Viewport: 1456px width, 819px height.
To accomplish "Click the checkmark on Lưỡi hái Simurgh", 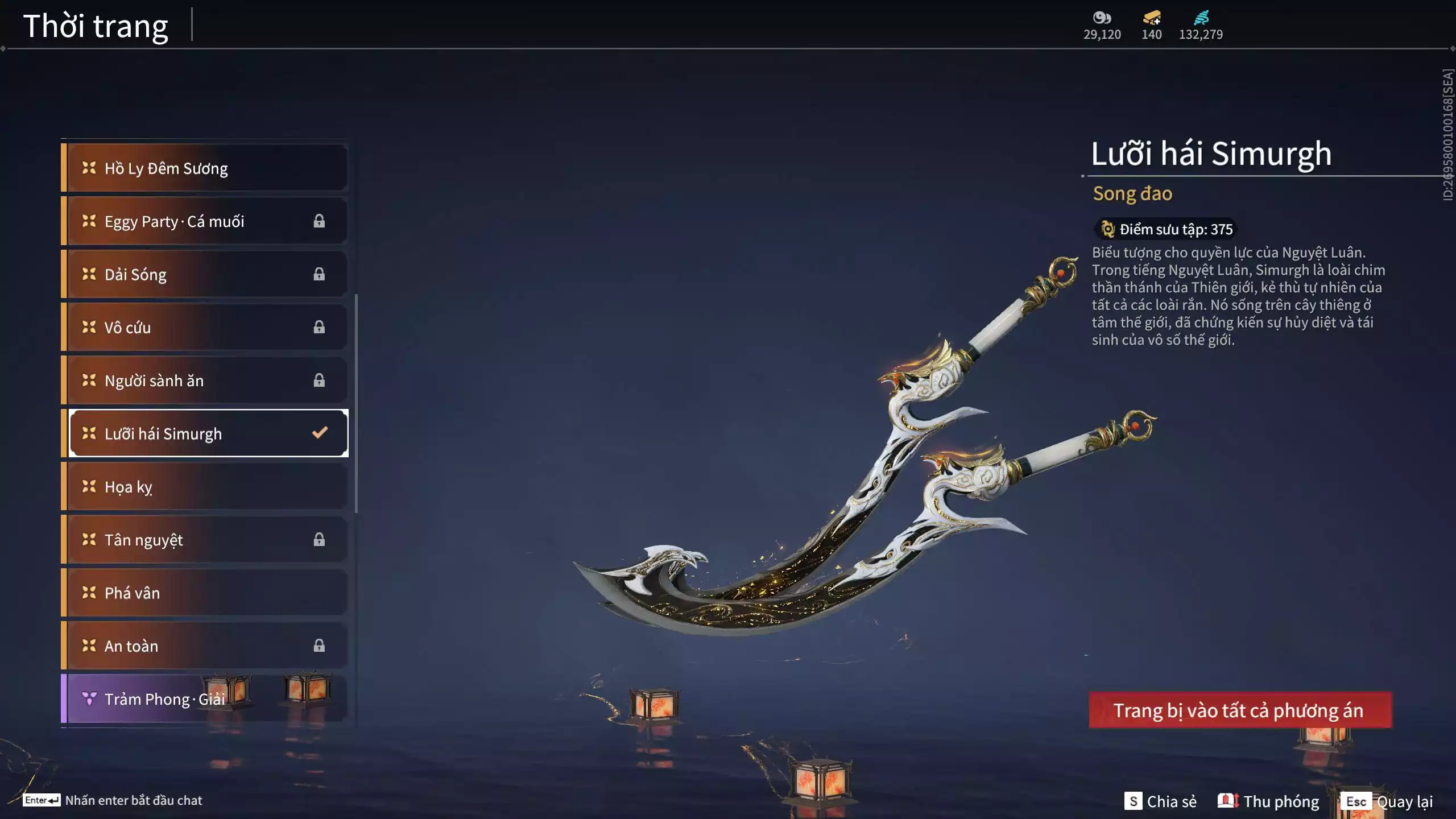I will (320, 433).
